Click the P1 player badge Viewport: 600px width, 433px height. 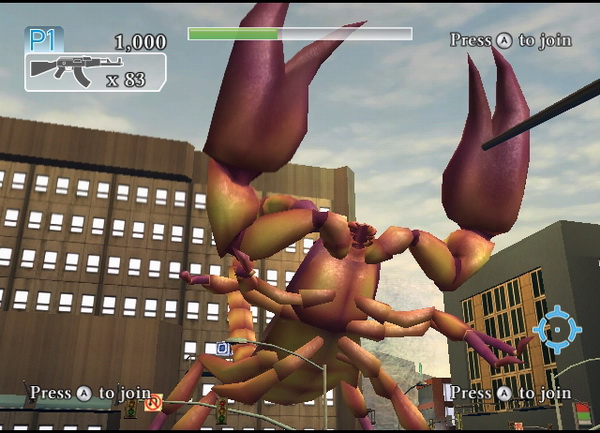click(x=43, y=40)
